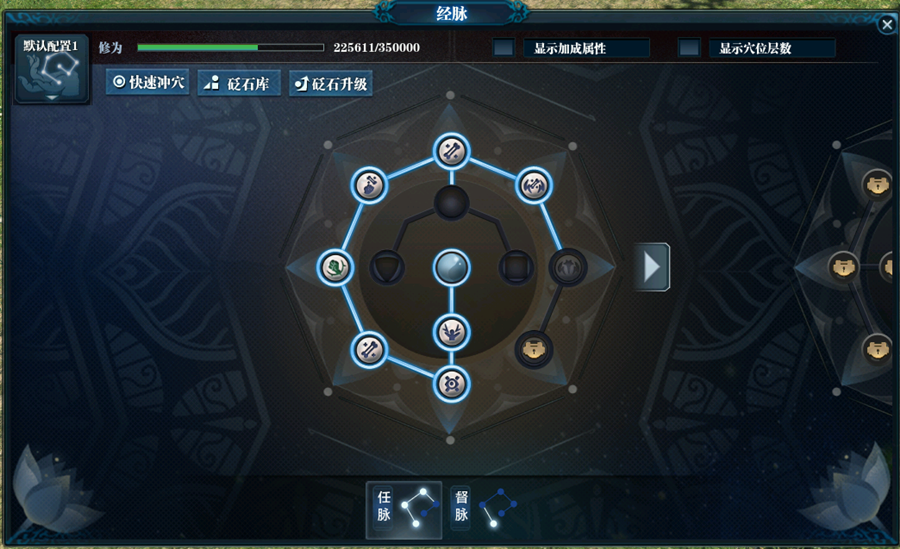Screen dimensions: 900x549
Task: Enable the 显示穴位层数 checkbox
Action: pos(689,48)
